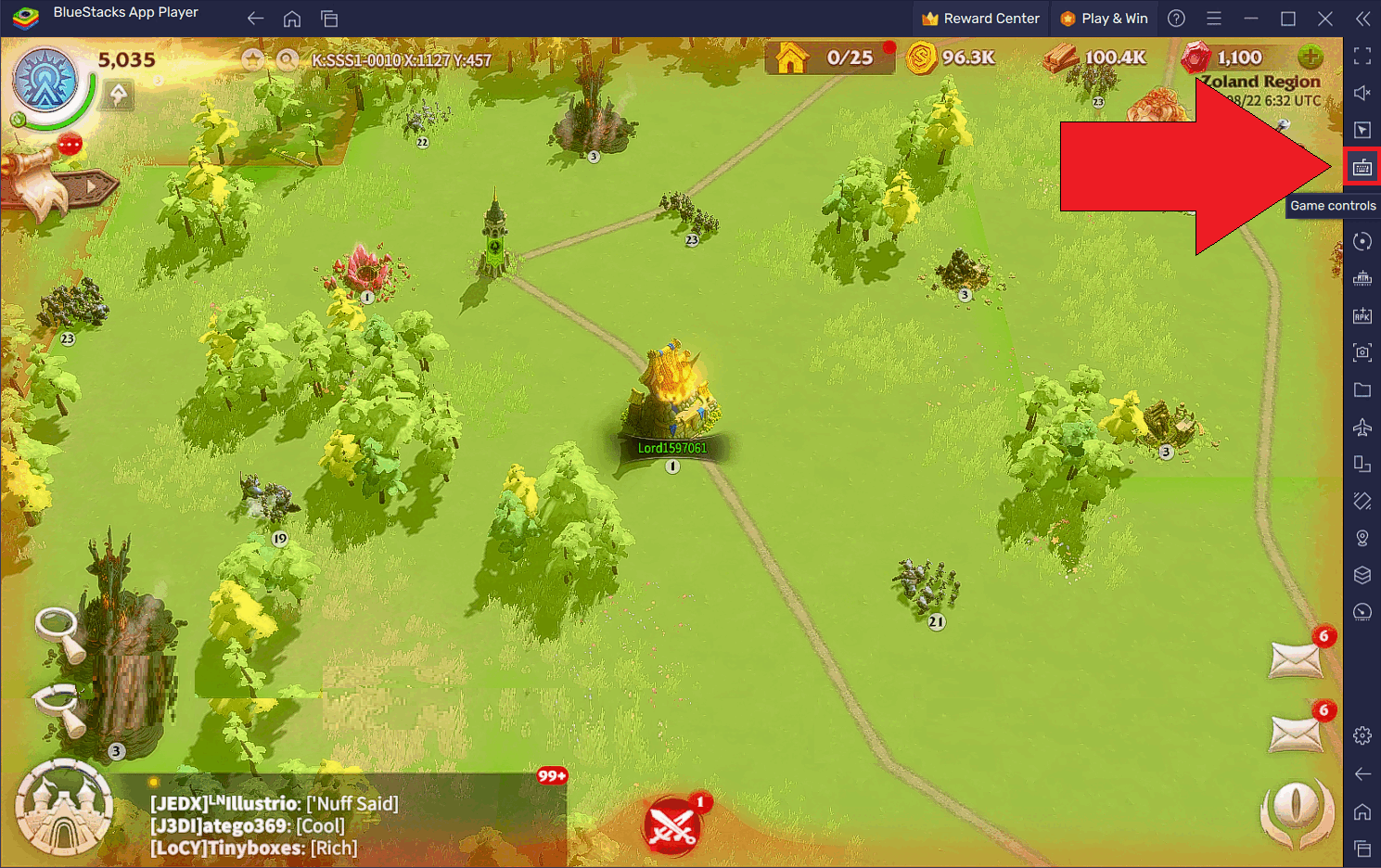Open the lower mail envelope

(1296, 734)
